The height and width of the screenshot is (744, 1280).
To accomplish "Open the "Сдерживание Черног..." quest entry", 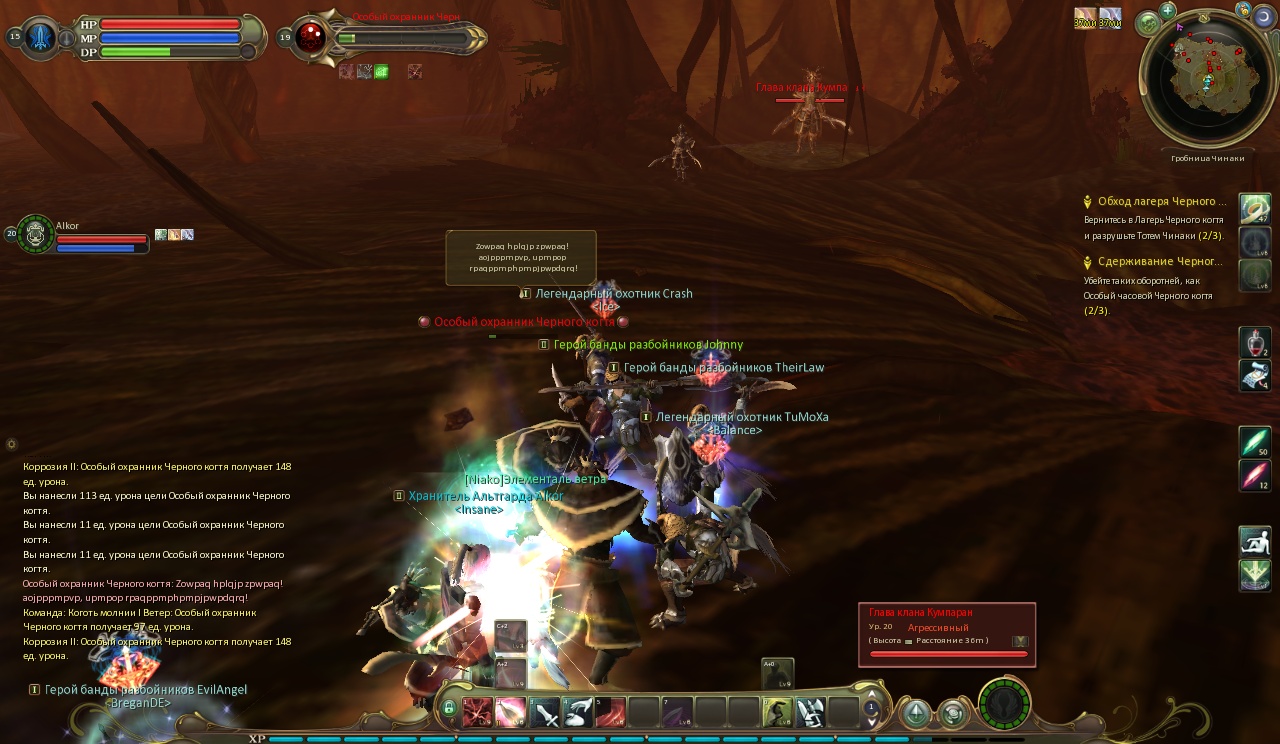I will [x=1159, y=262].
